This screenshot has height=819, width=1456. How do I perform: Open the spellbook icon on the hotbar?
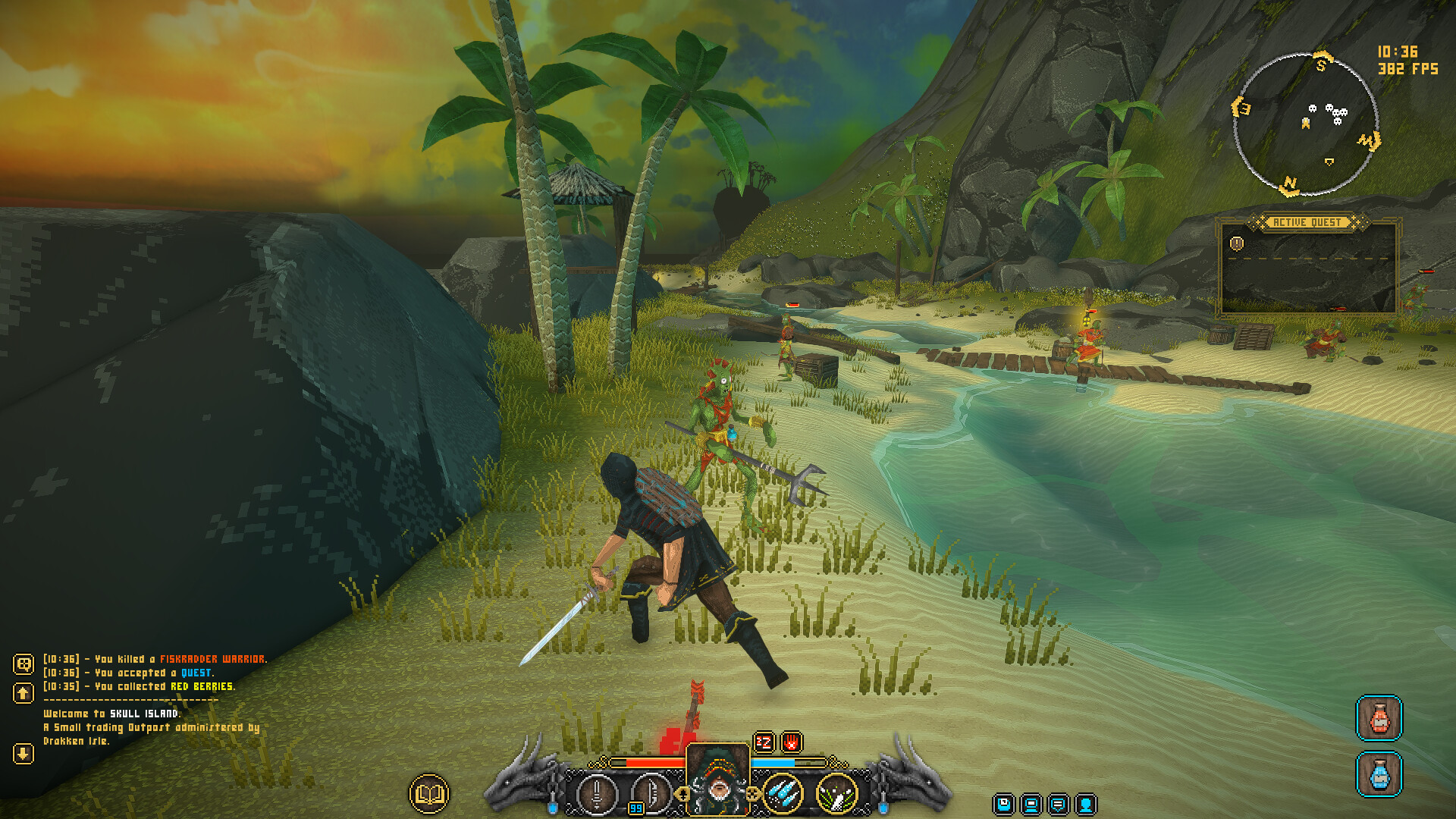[x=428, y=793]
